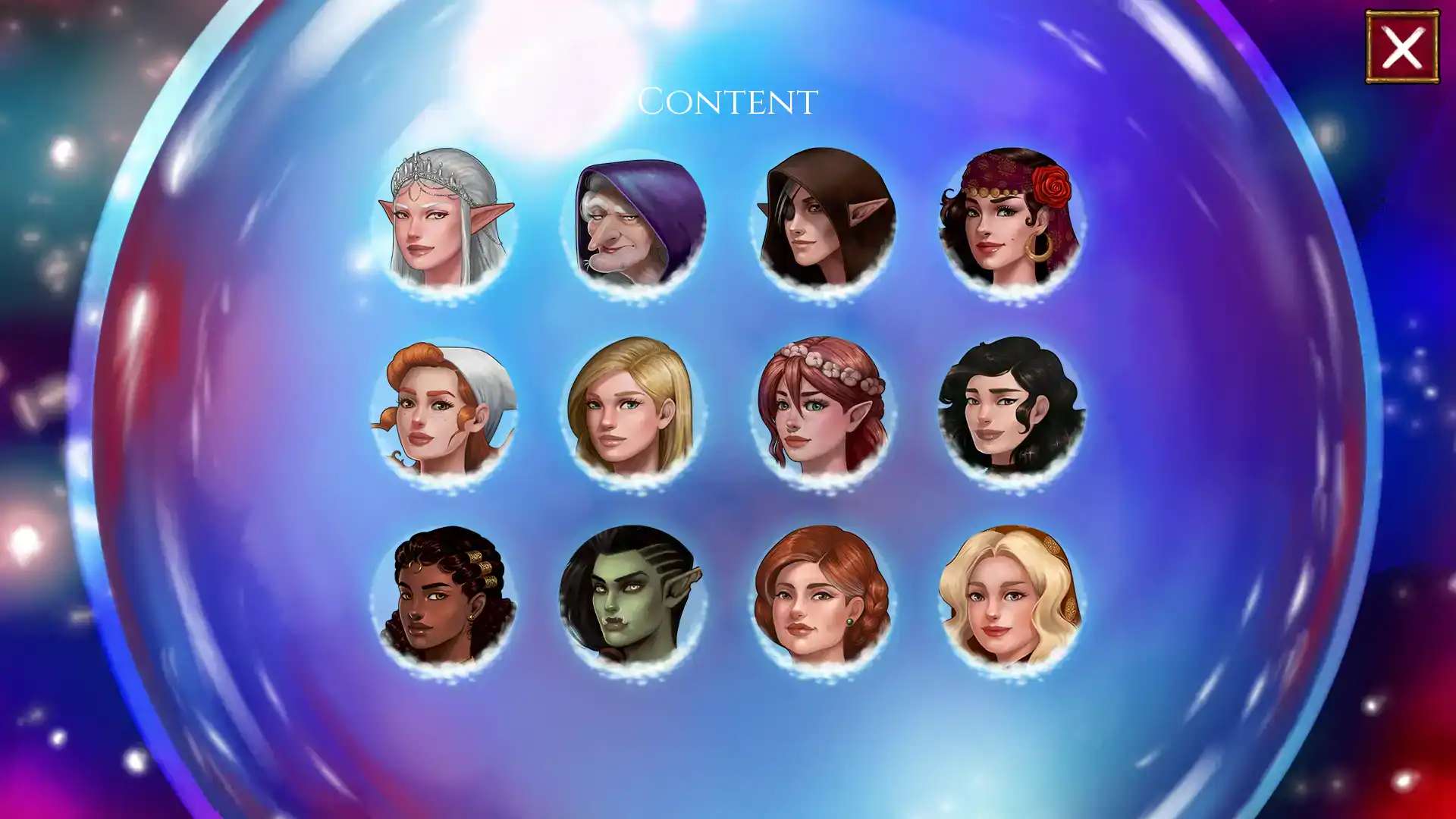Pick the woman with curly black hair
The height and width of the screenshot is (819, 1456).
(1012, 410)
